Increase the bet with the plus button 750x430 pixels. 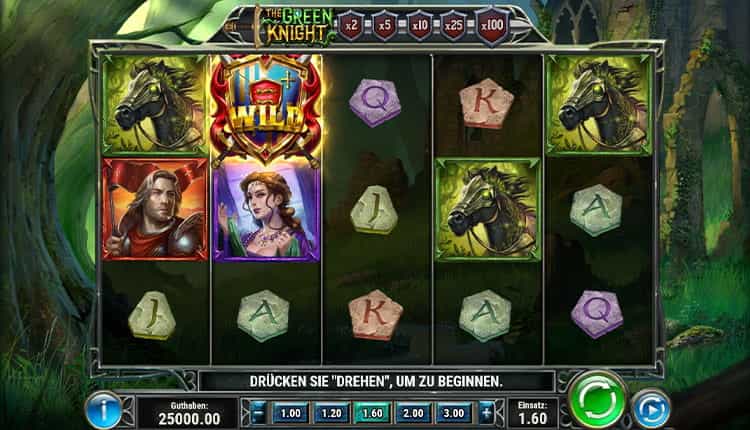(x=486, y=411)
